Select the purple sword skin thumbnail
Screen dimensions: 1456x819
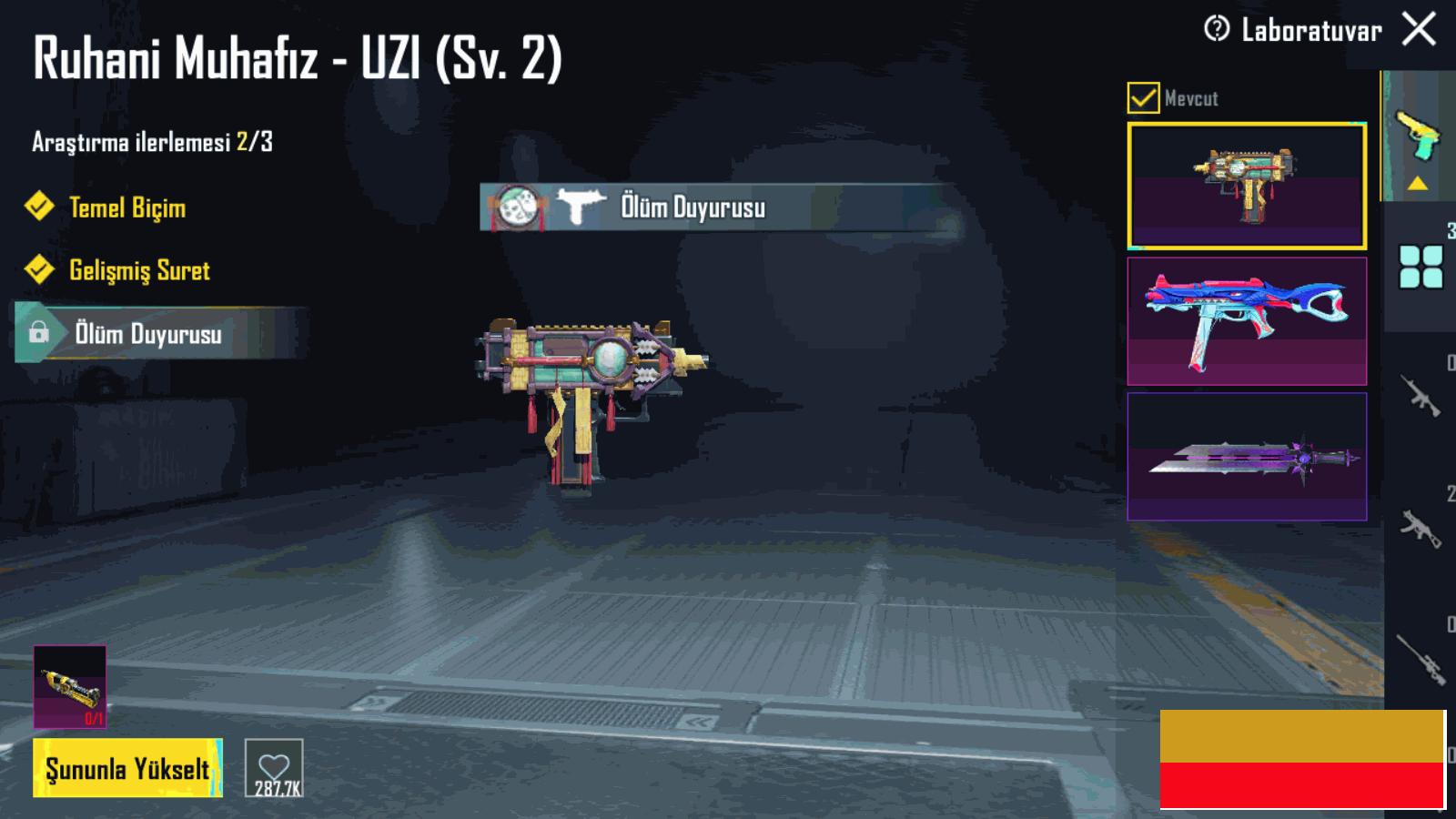(x=1247, y=456)
